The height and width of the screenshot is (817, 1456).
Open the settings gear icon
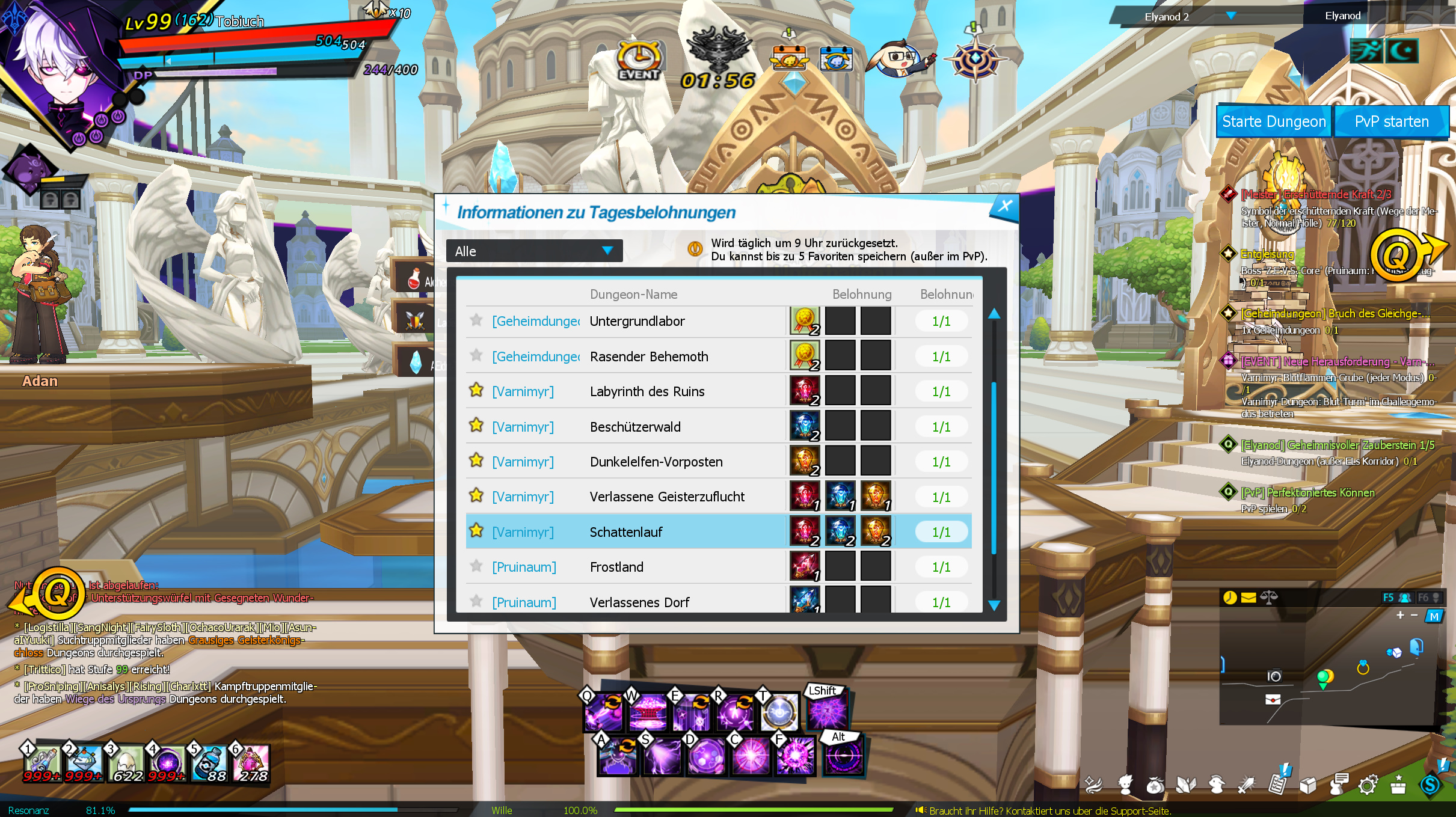[1368, 785]
